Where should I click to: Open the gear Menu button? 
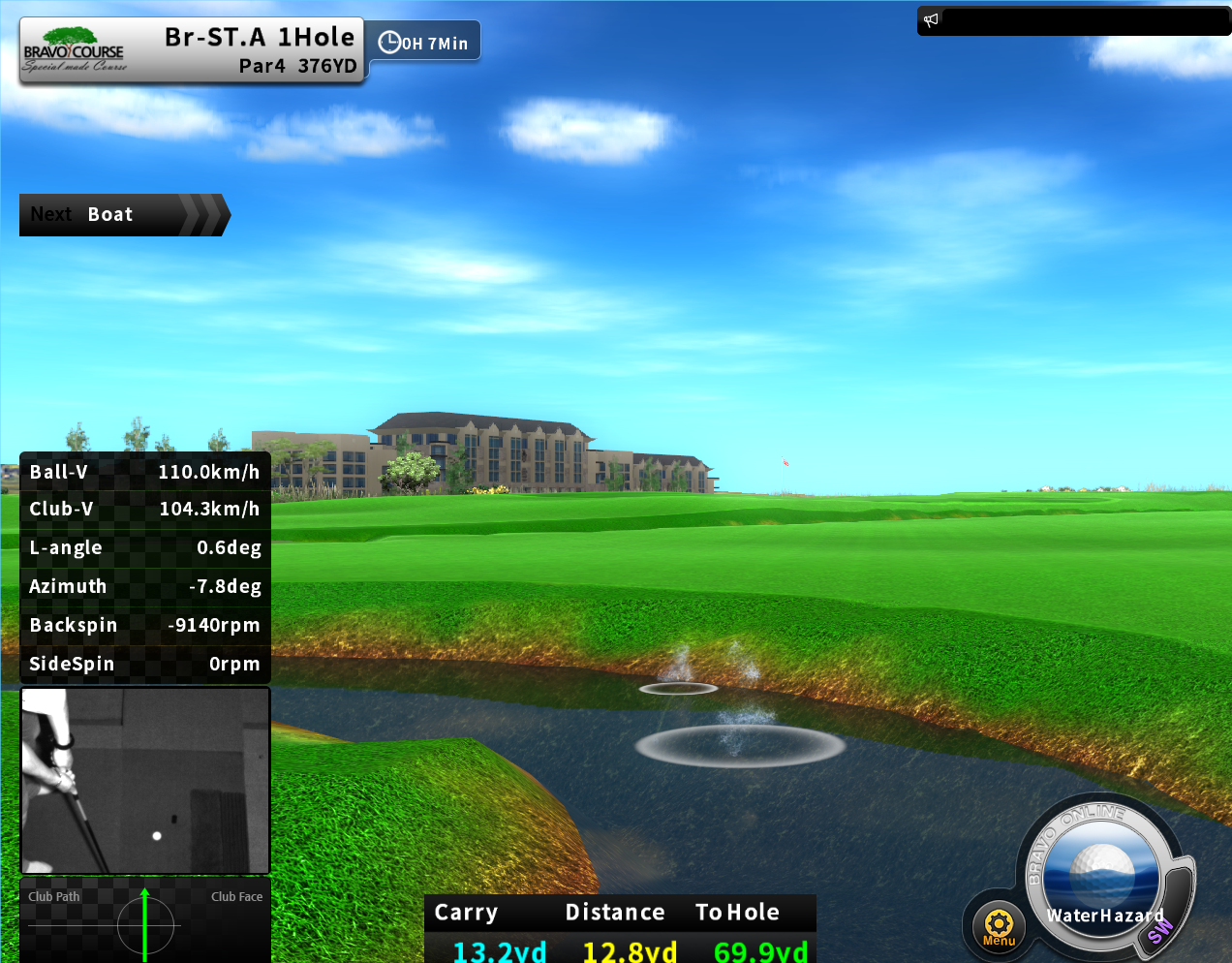(999, 925)
